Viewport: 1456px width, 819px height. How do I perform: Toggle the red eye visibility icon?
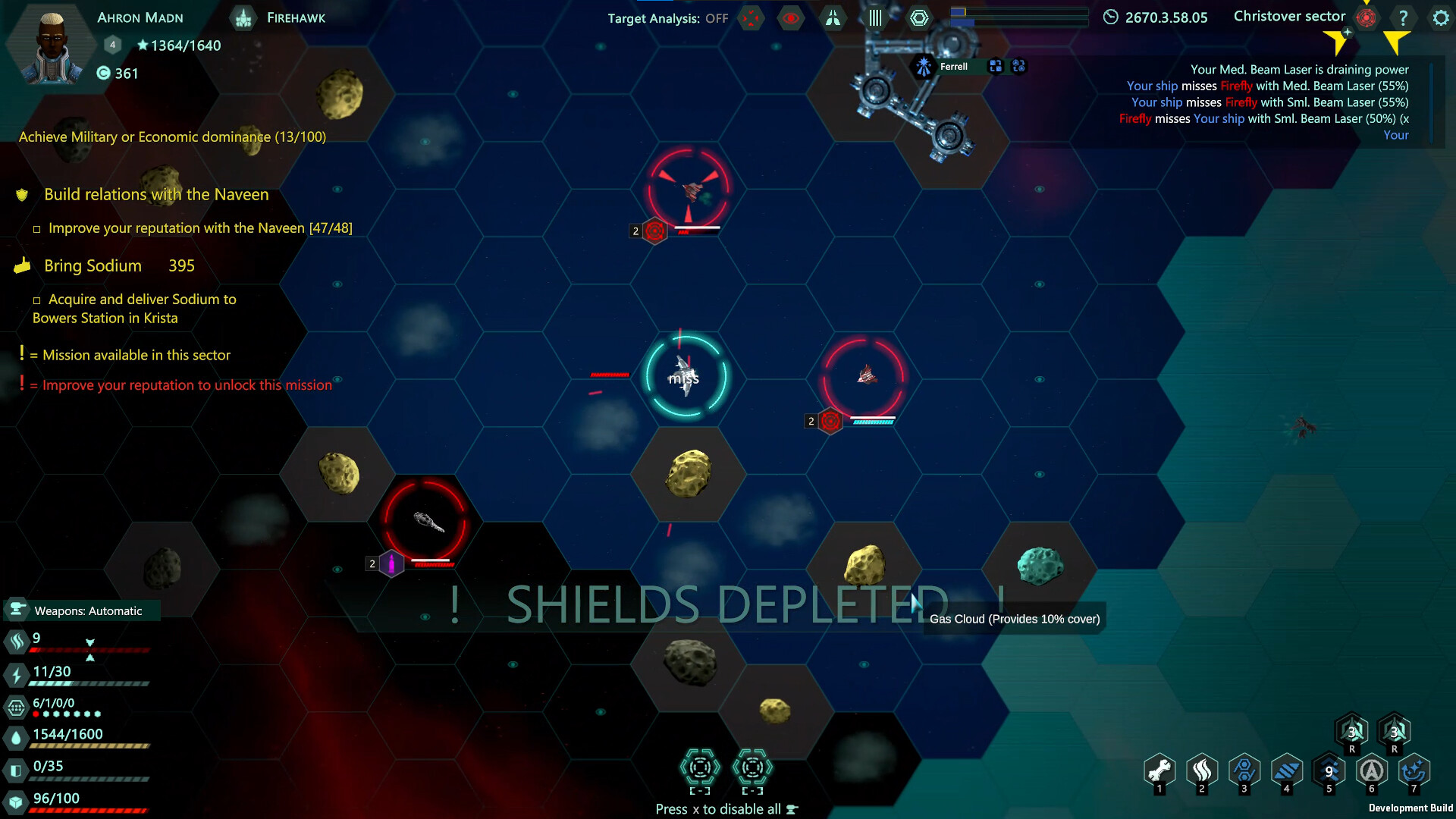pyautogui.click(x=790, y=18)
